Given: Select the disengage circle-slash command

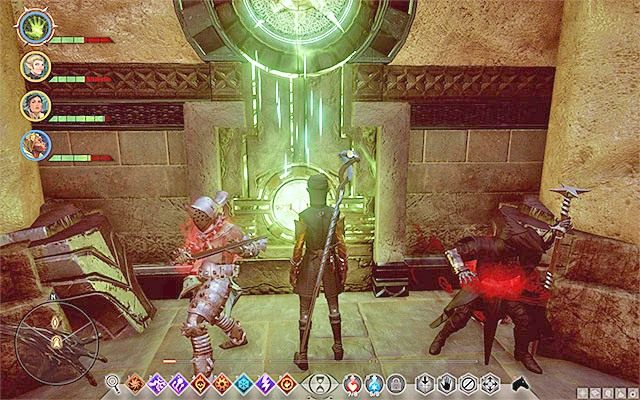Looking at the screenshot, I should pyautogui.click(x=468, y=382).
